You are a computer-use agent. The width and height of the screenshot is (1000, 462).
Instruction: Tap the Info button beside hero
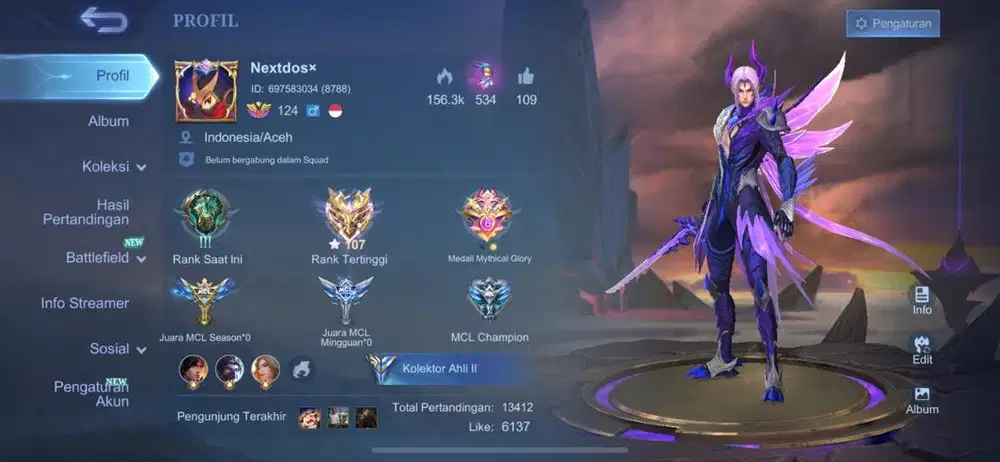tap(922, 298)
